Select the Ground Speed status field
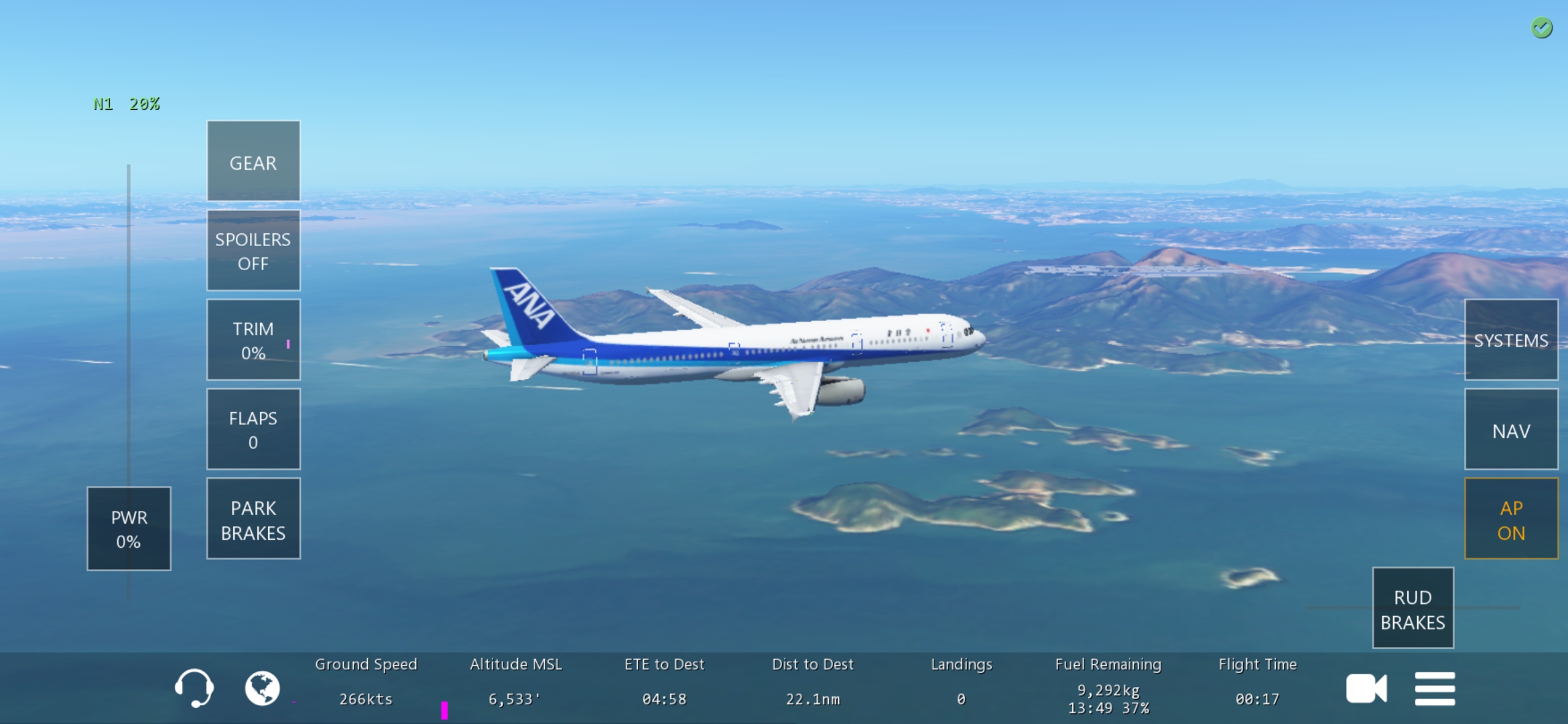Image resolution: width=1568 pixels, height=724 pixels. [x=366, y=682]
